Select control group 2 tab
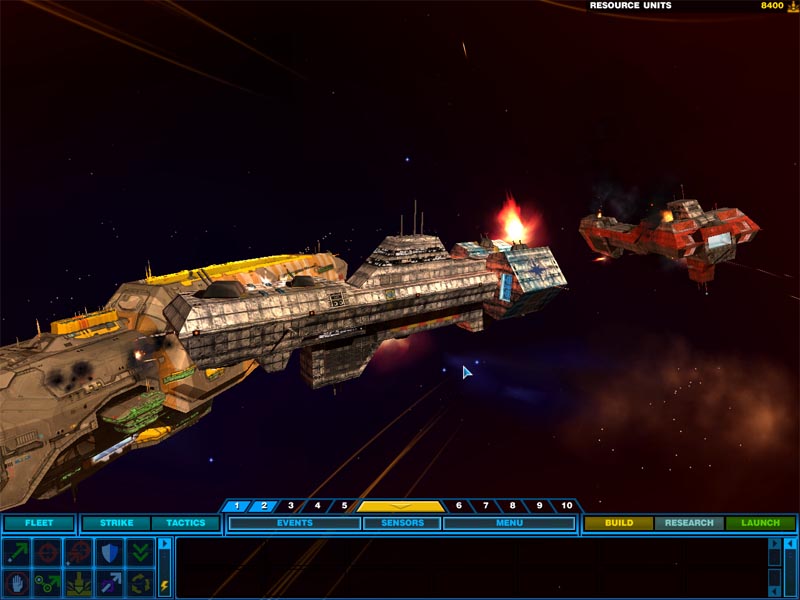The width and height of the screenshot is (800, 600). (x=264, y=506)
